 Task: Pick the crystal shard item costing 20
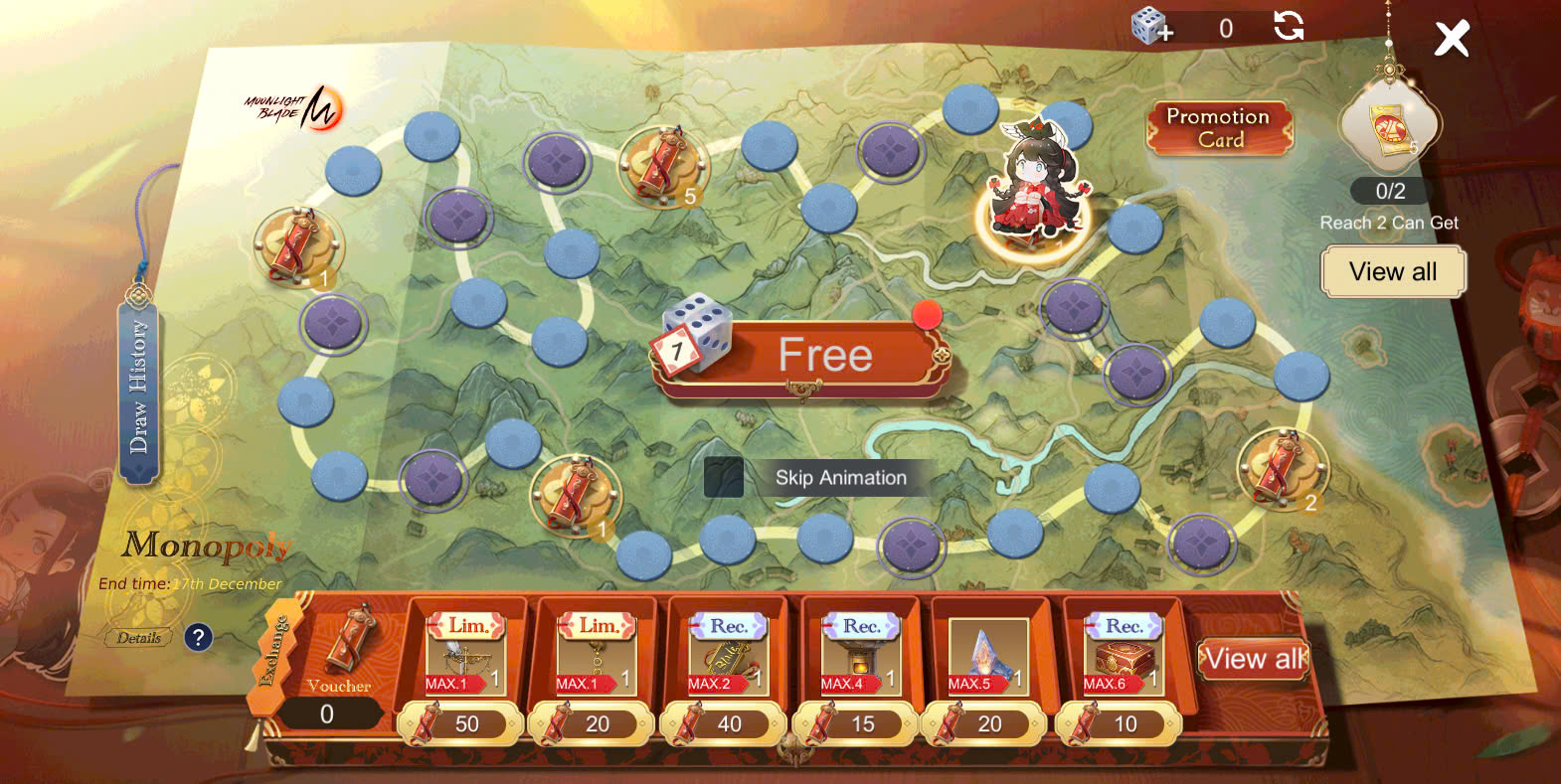(987, 656)
